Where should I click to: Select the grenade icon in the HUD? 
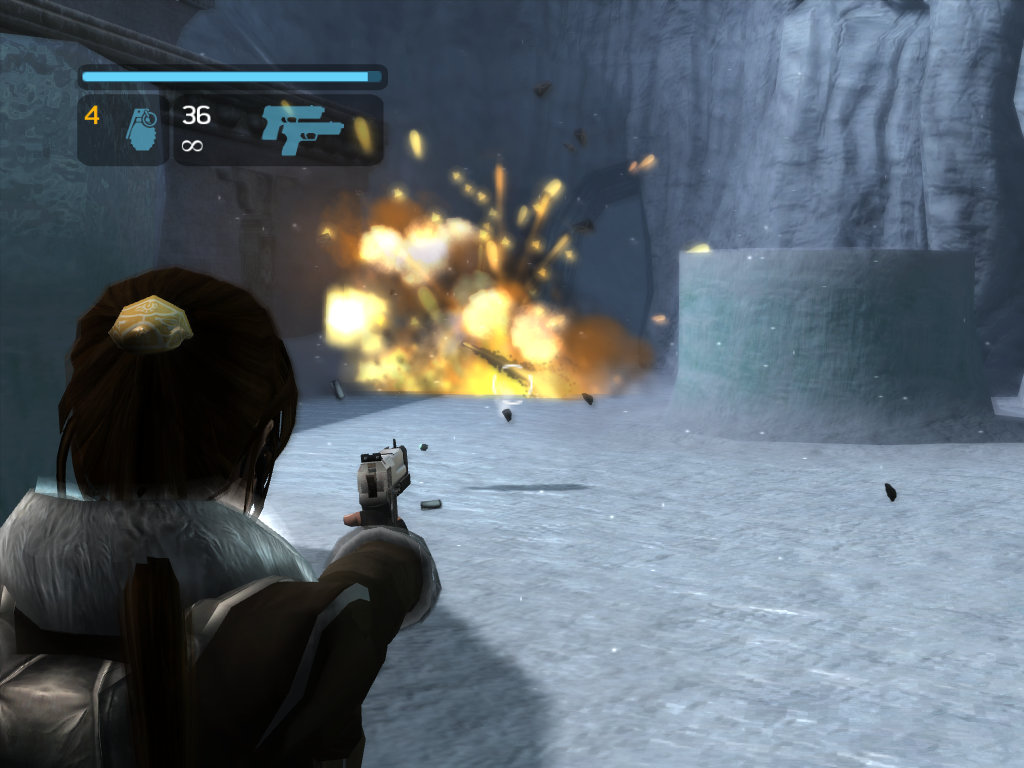click(x=143, y=130)
